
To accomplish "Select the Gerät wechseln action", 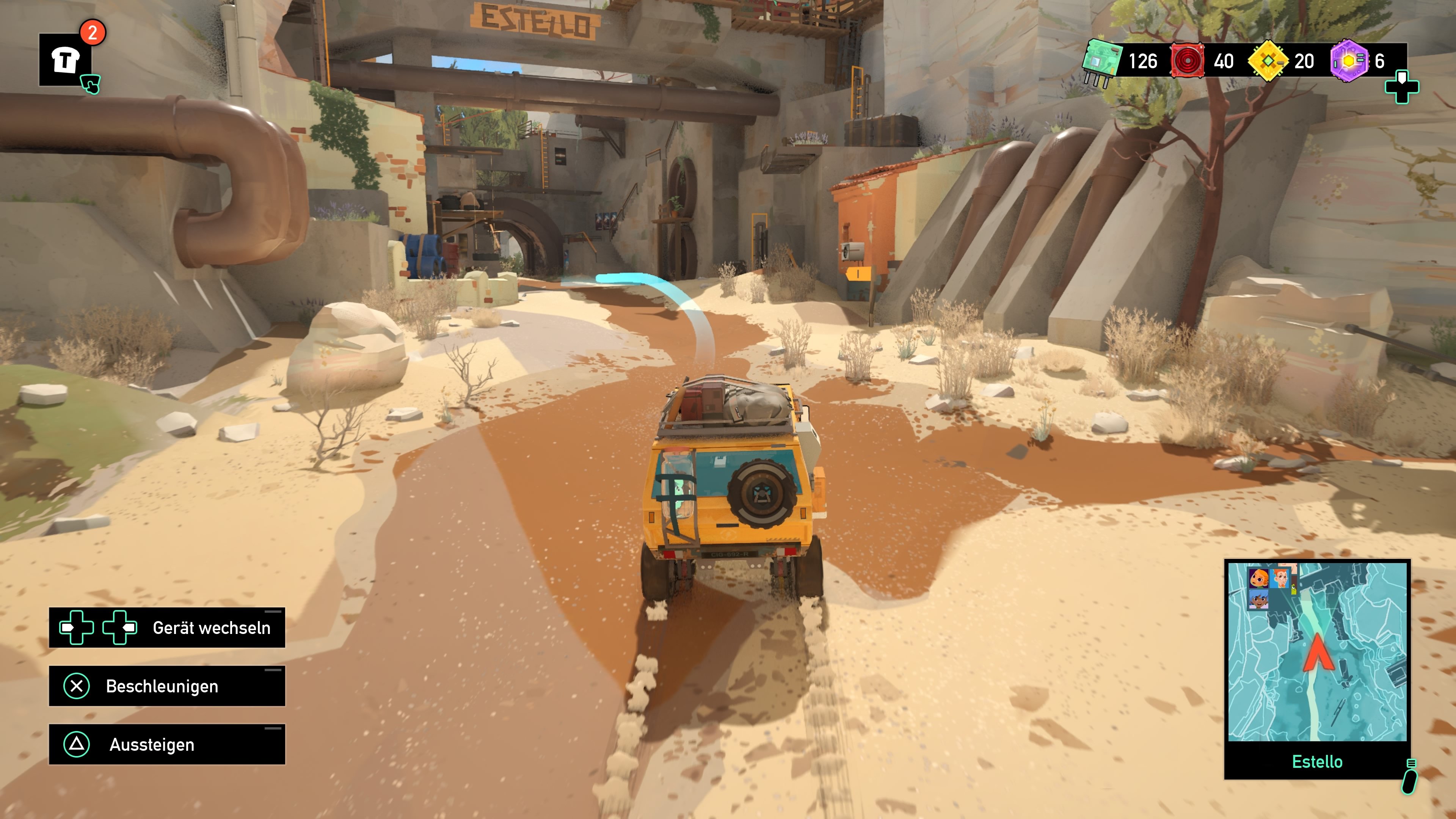I will [x=167, y=628].
